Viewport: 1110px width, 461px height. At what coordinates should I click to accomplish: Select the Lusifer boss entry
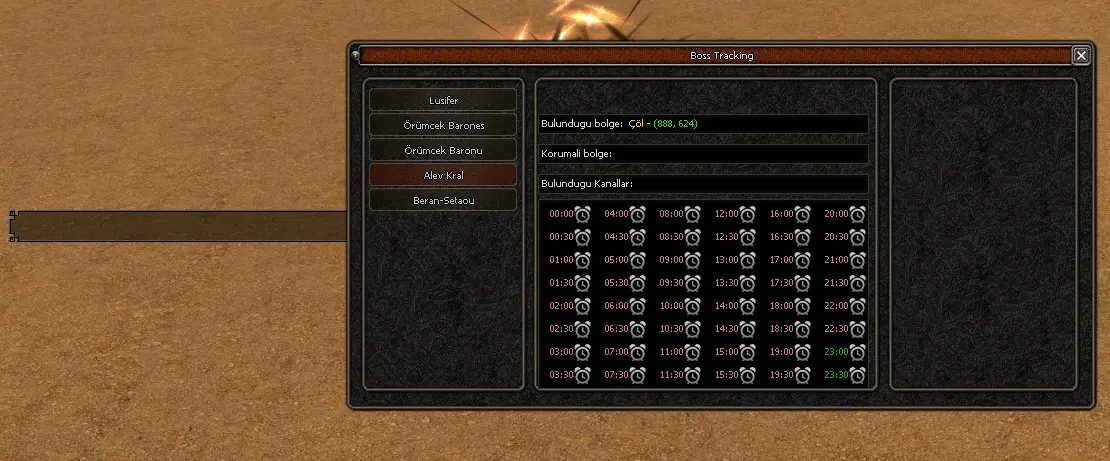(x=443, y=100)
